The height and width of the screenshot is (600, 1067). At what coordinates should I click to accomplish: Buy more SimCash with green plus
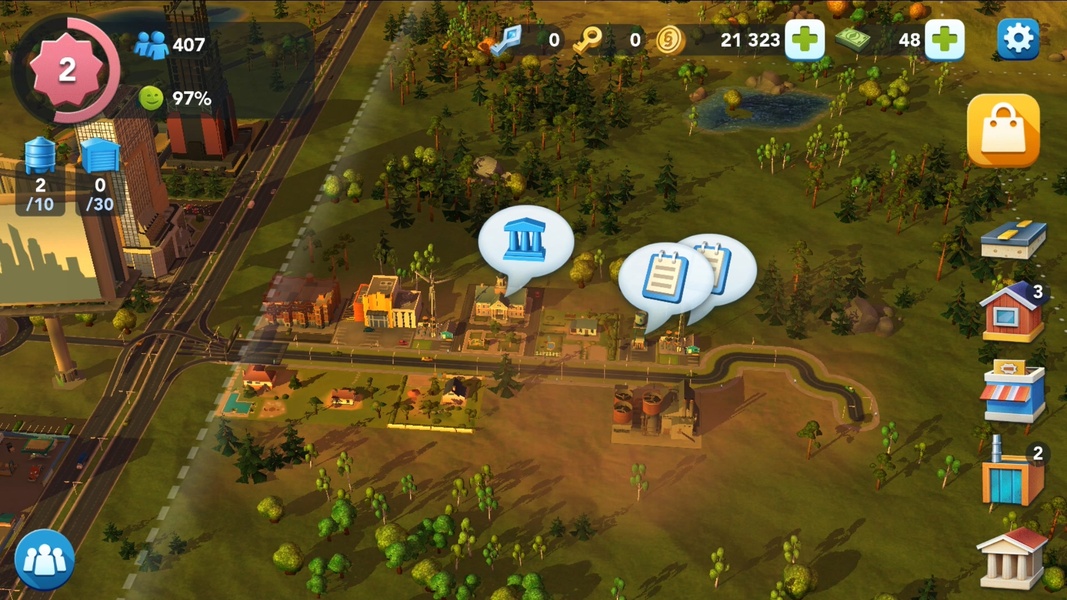[943, 40]
